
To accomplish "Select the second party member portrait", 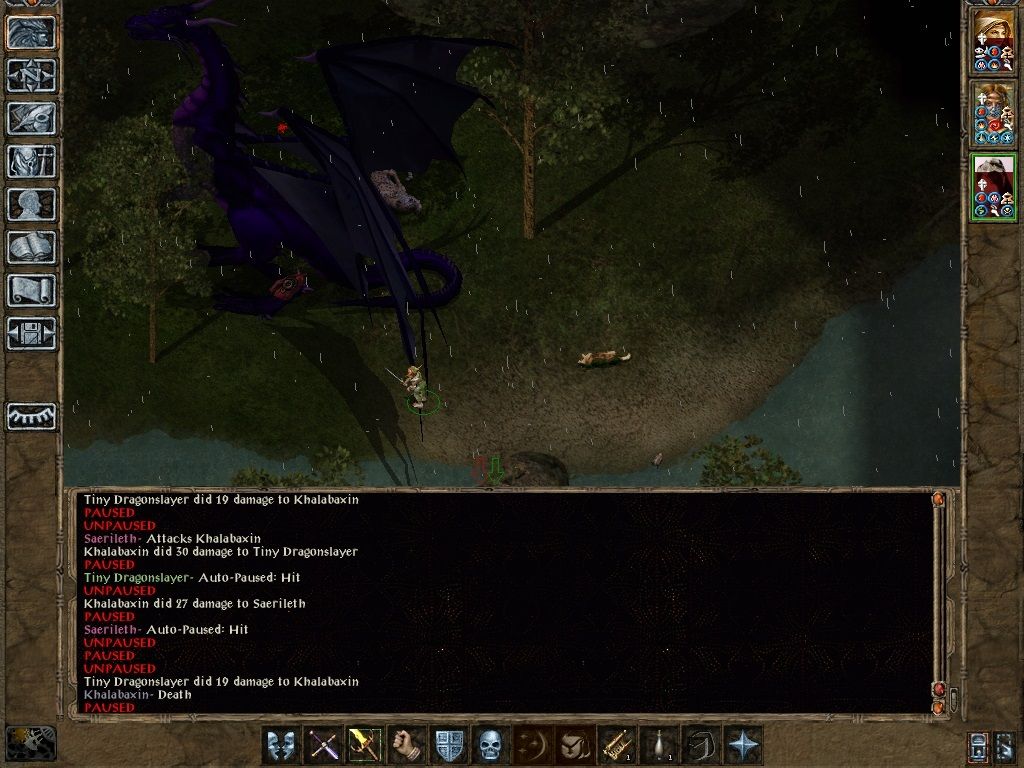I will coord(994,114).
